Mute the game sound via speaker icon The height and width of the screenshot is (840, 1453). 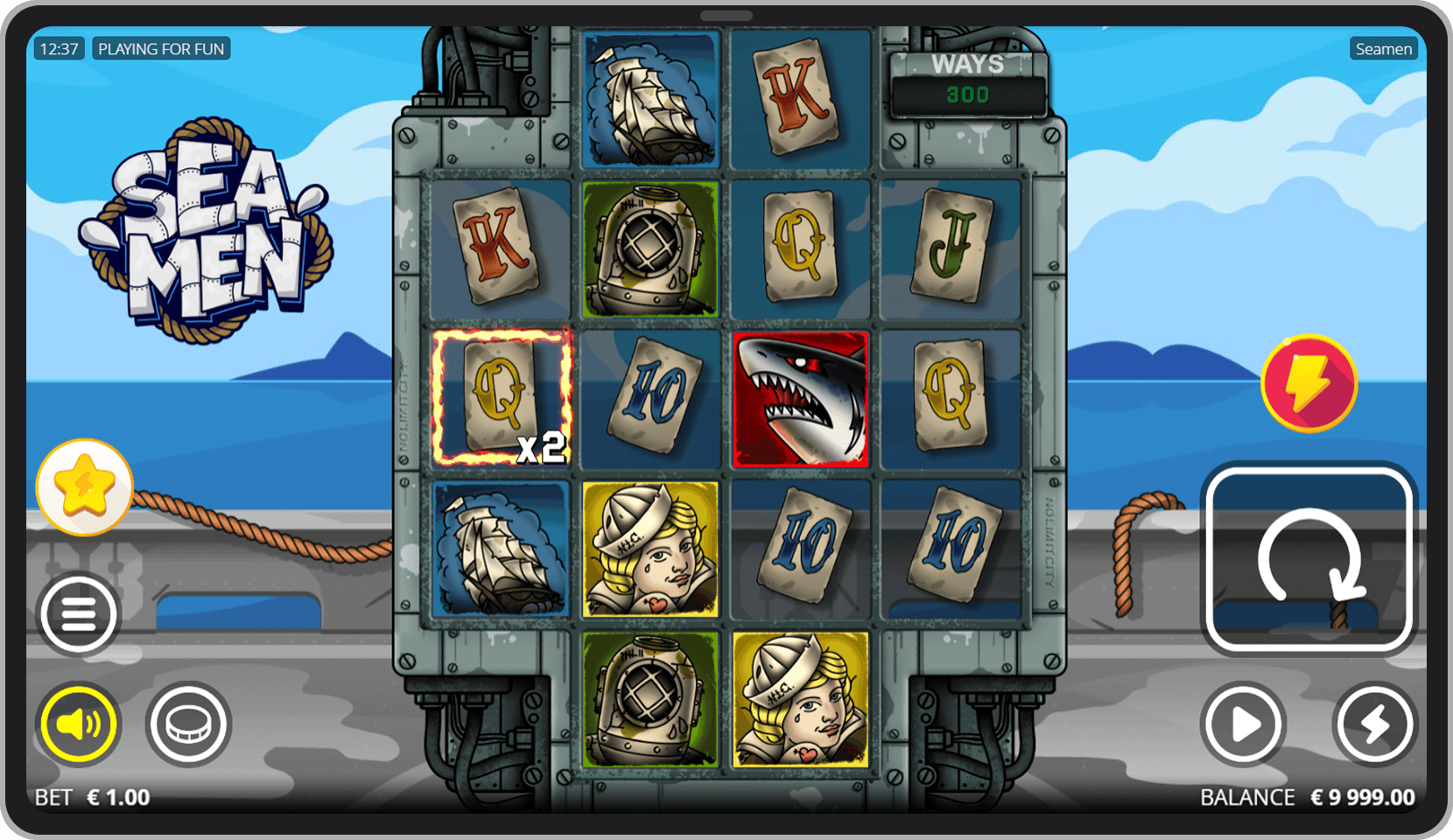(78, 724)
